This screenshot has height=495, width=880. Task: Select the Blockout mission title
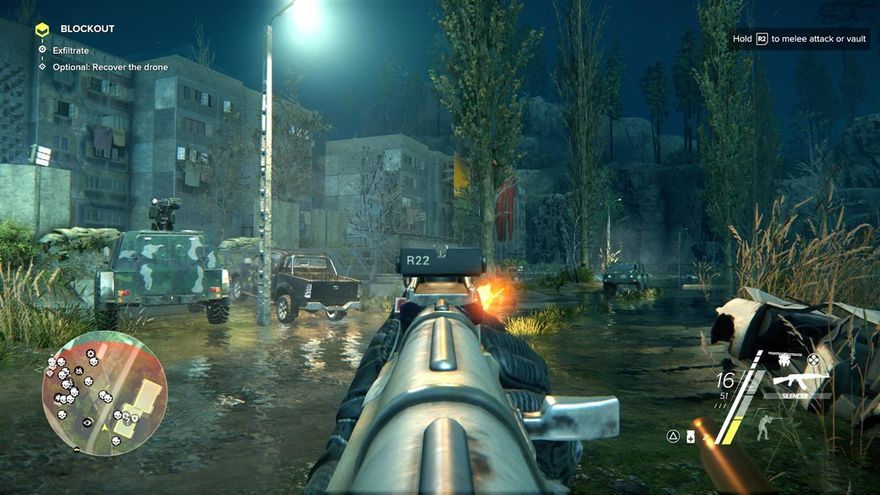coord(86,29)
